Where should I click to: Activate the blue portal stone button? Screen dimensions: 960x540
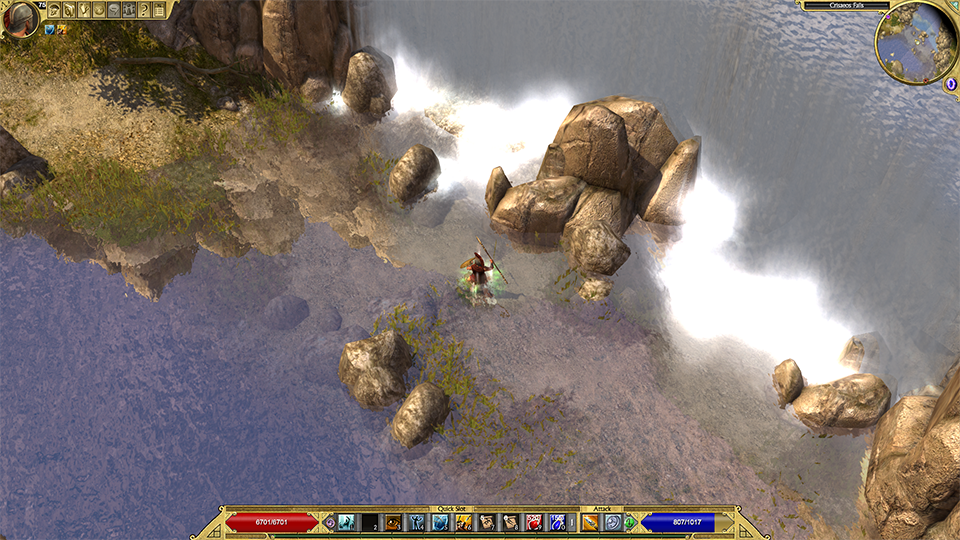coord(951,85)
